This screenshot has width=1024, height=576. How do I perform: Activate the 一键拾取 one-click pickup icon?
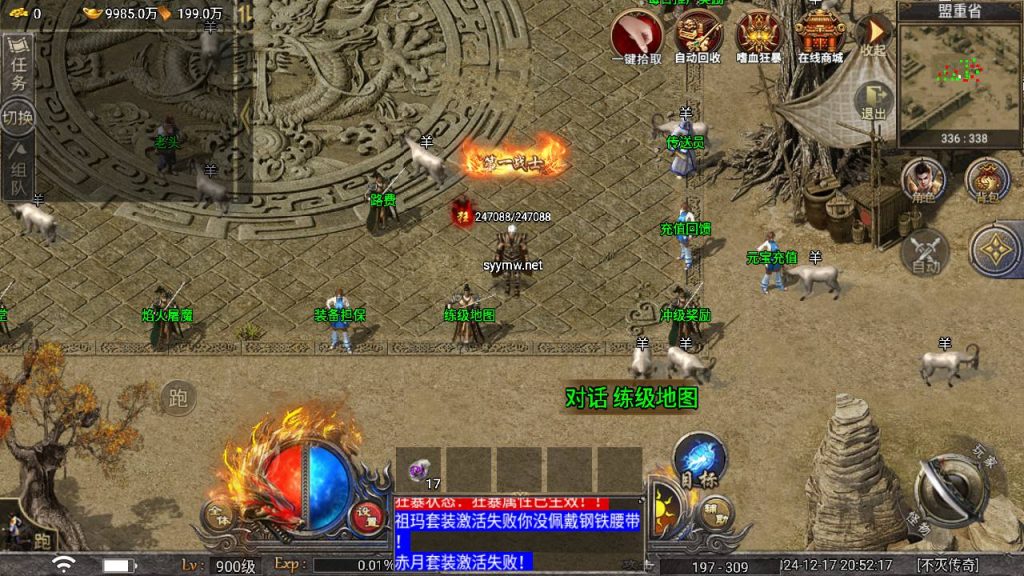pos(637,36)
